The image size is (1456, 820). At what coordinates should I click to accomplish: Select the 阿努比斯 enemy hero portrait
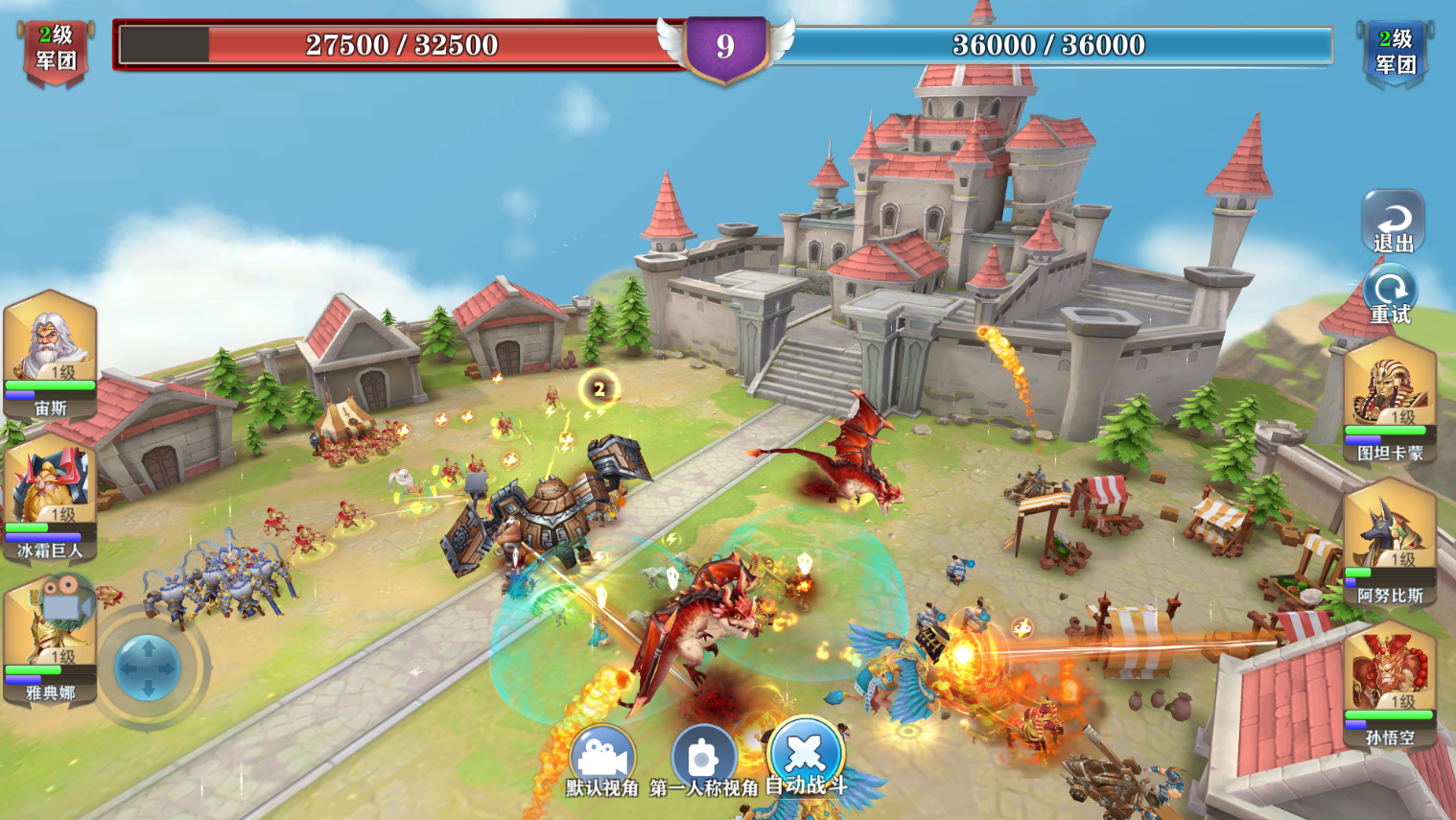(x=1389, y=541)
